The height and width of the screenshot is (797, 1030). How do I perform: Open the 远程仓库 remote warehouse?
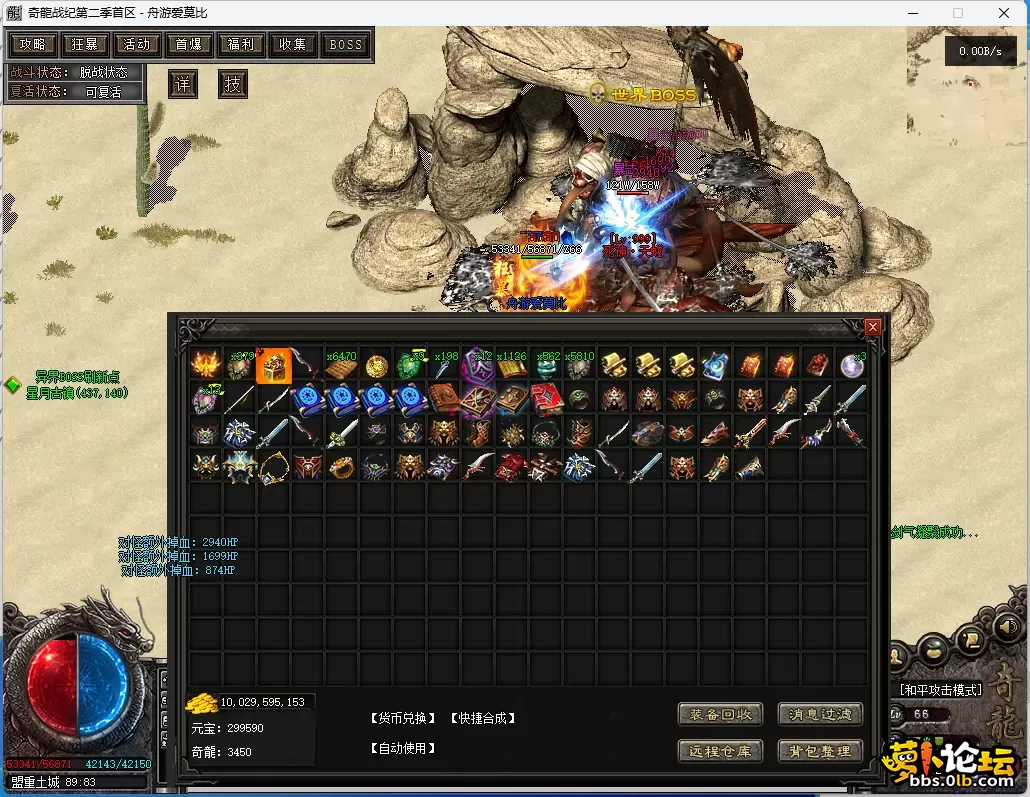point(720,751)
